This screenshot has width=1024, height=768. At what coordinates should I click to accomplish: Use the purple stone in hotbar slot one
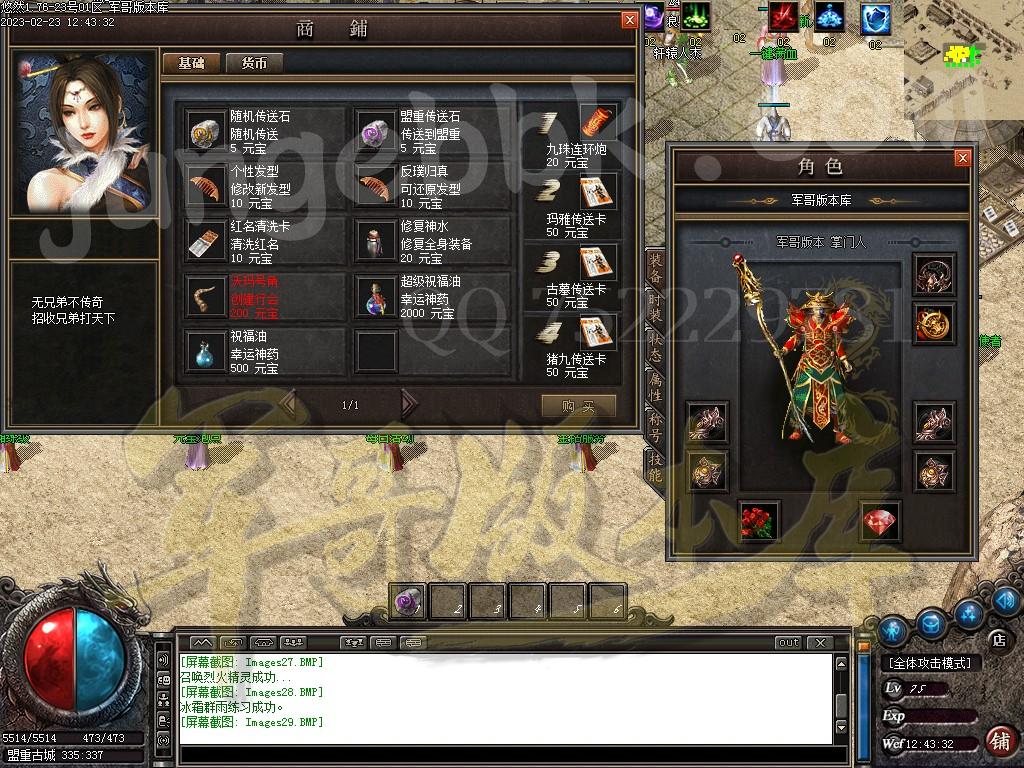(407, 601)
